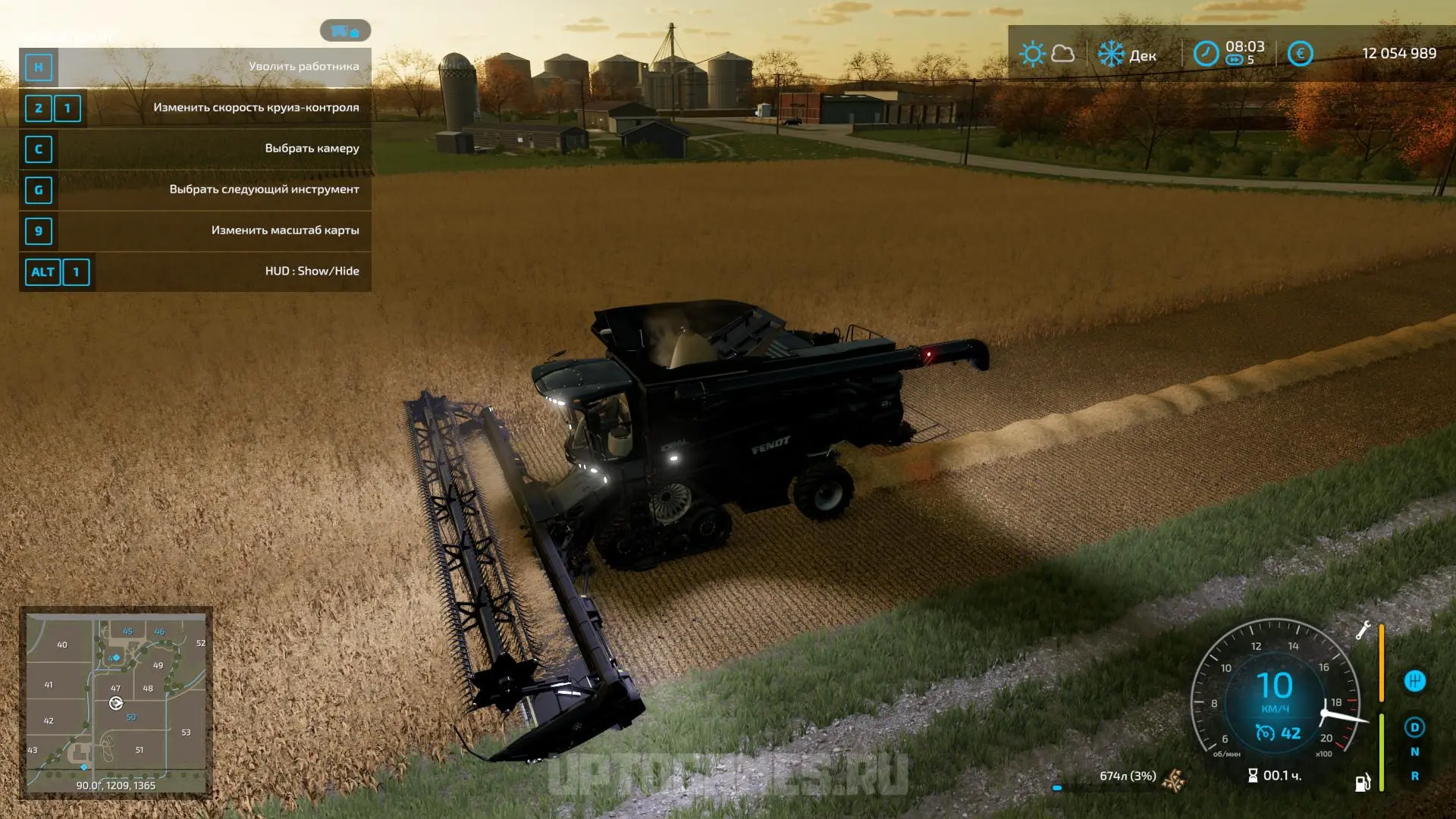Choose the 'Изменить масштаб карты' entry
The height and width of the screenshot is (819, 1456).
pyautogui.click(x=195, y=231)
